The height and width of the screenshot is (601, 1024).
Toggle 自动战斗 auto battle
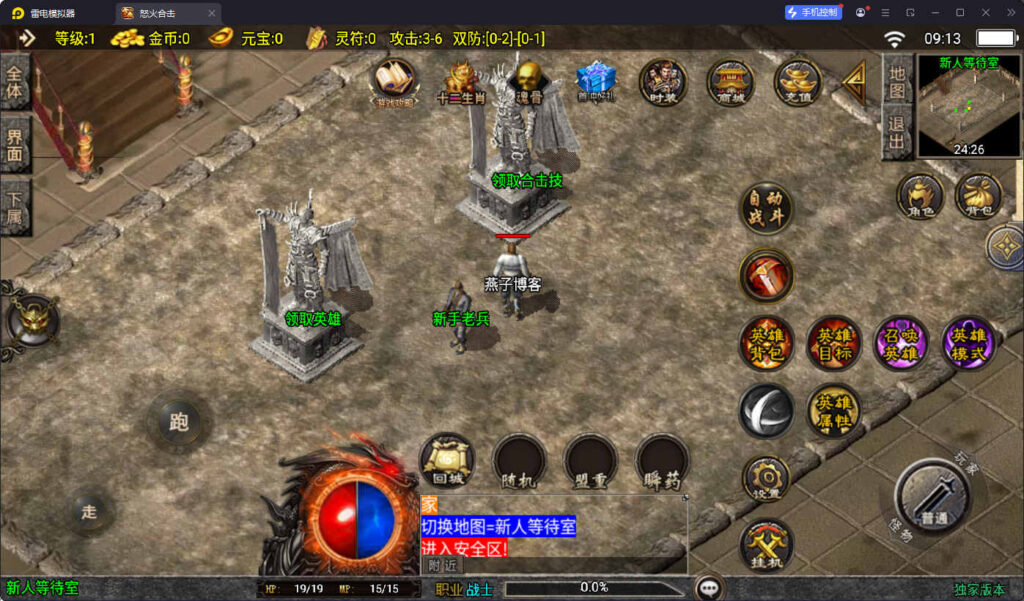(766, 209)
